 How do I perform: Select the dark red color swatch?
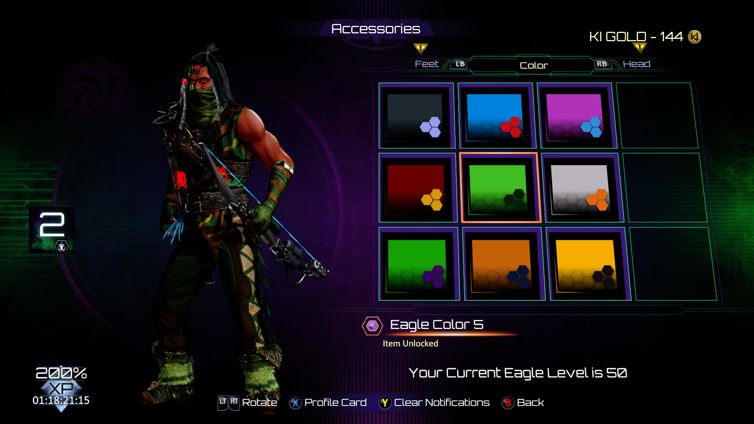417,188
